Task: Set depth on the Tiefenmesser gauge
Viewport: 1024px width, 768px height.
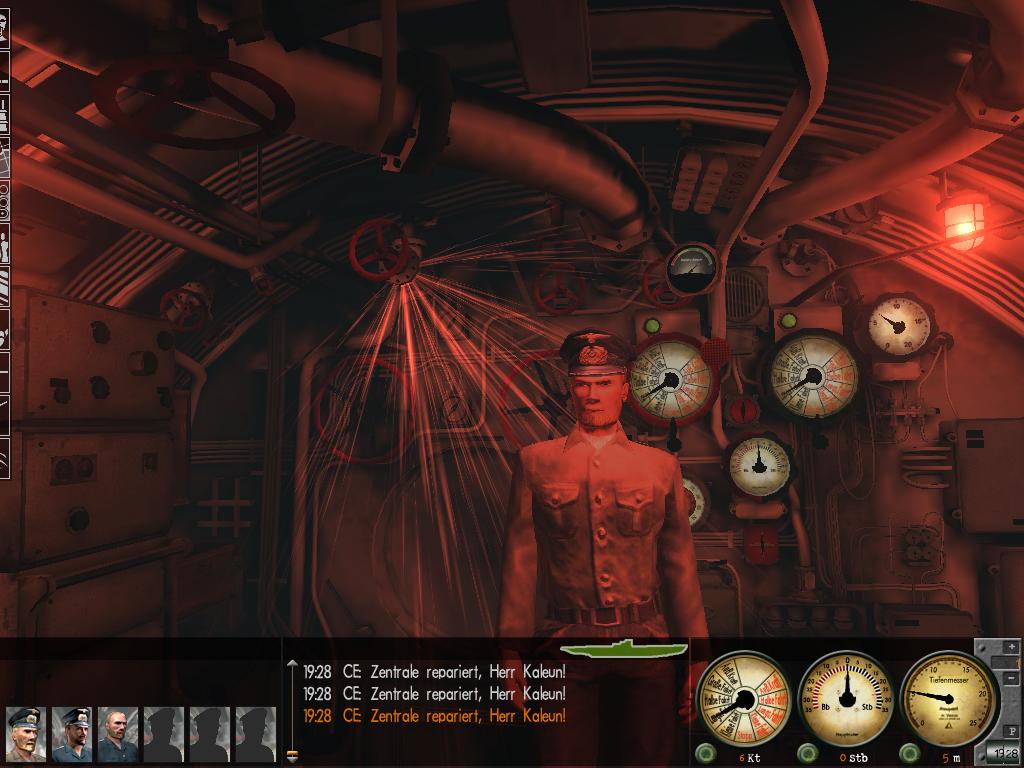Action: [949, 696]
